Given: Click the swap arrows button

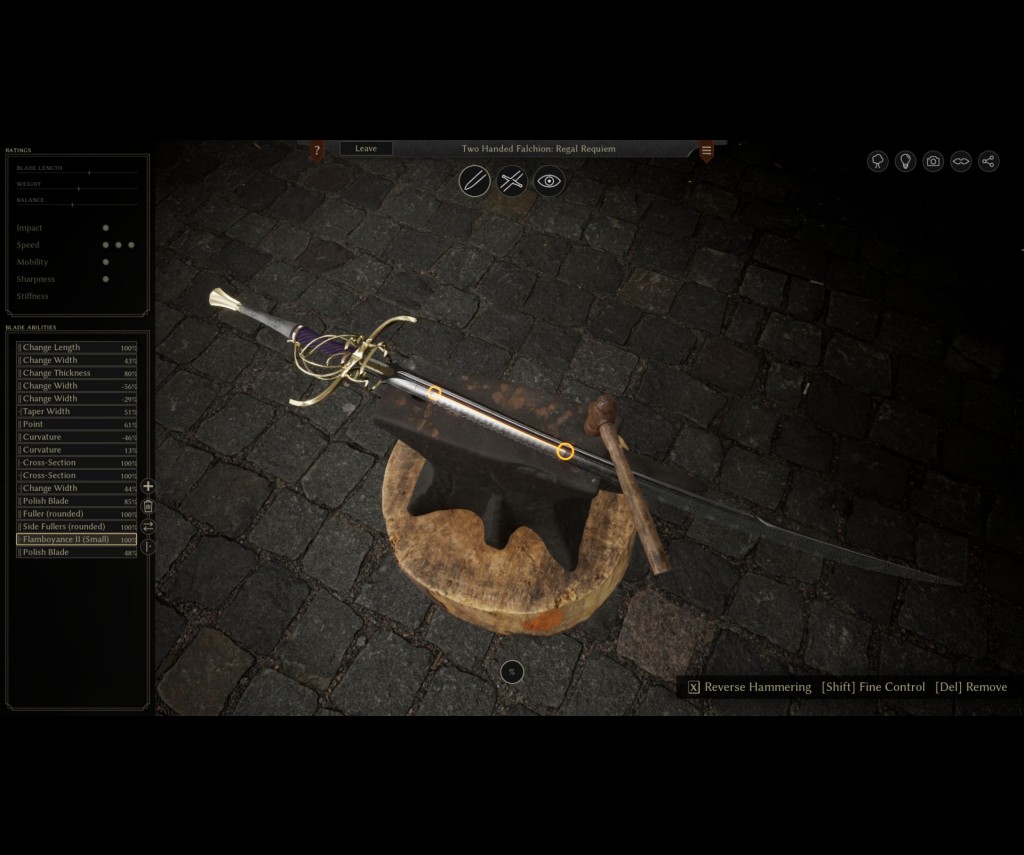Looking at the screenshot, I should [148, 526].
